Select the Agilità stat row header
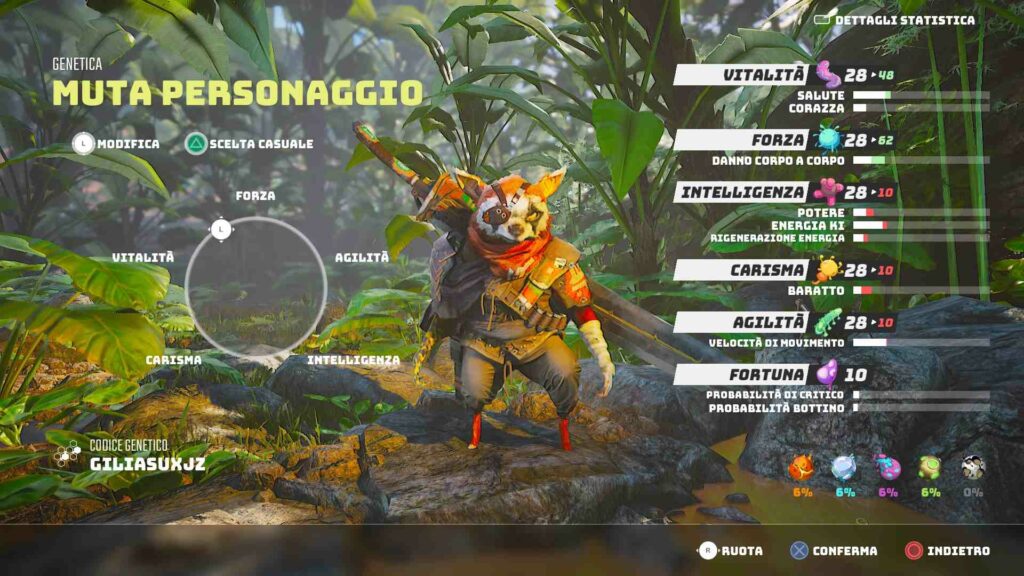 742,322
